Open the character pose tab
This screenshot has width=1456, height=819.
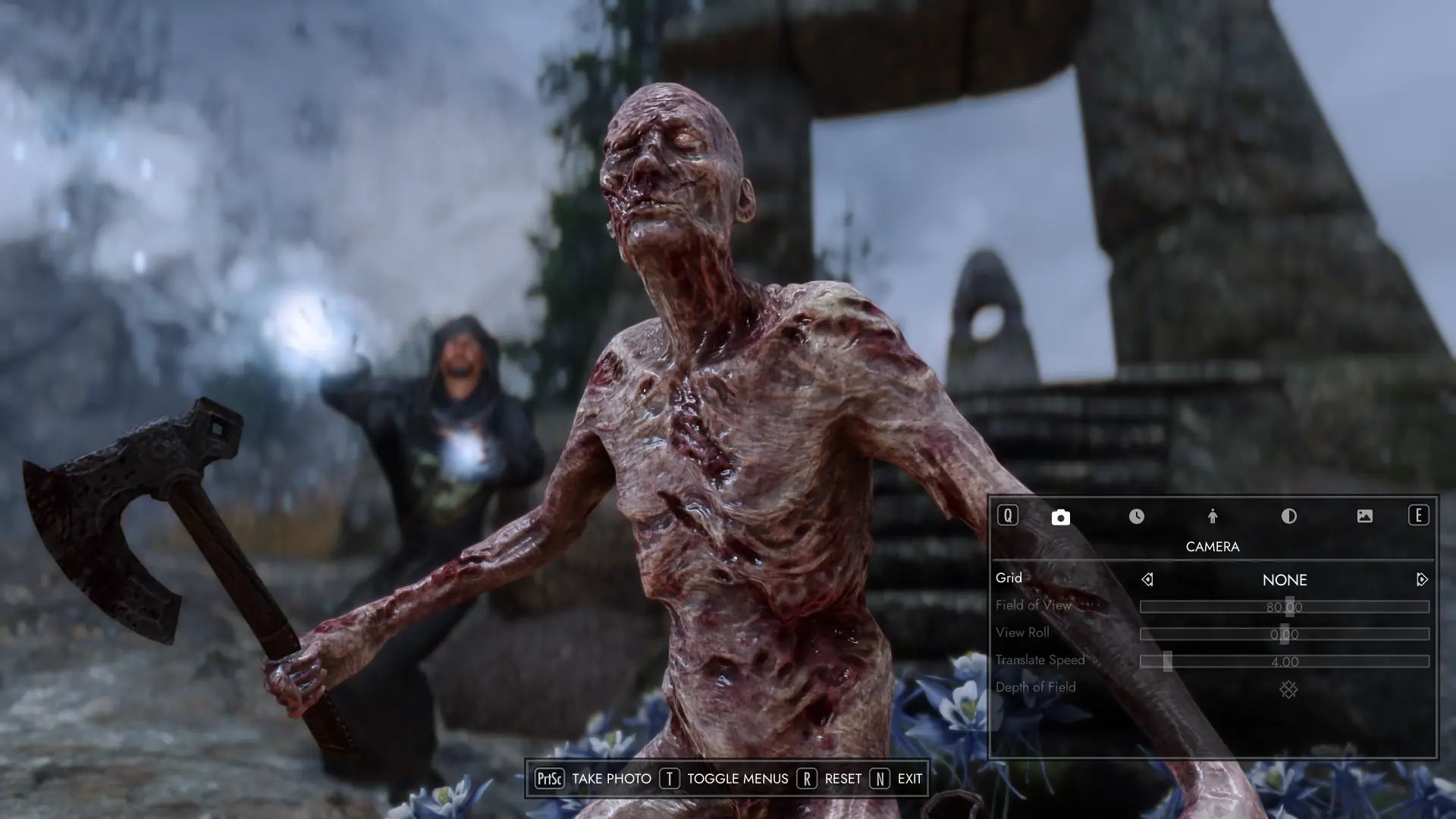(1213, 516)
